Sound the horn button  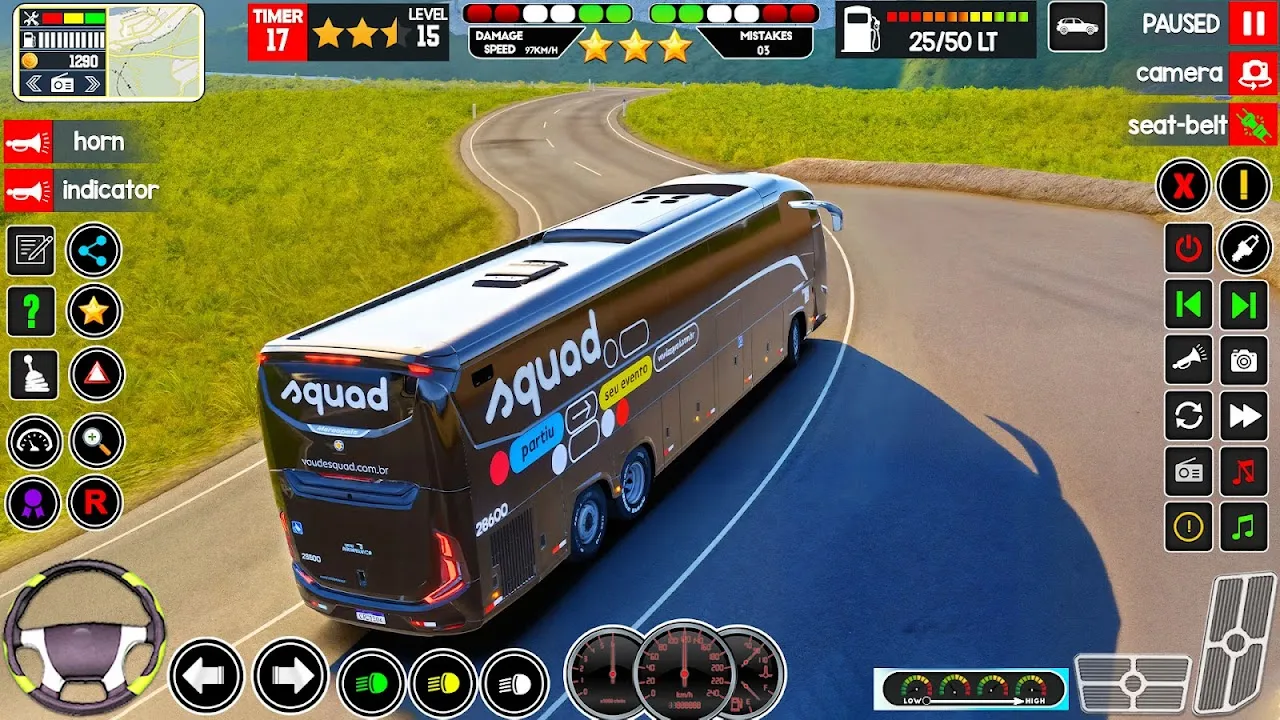click(29, 142)
